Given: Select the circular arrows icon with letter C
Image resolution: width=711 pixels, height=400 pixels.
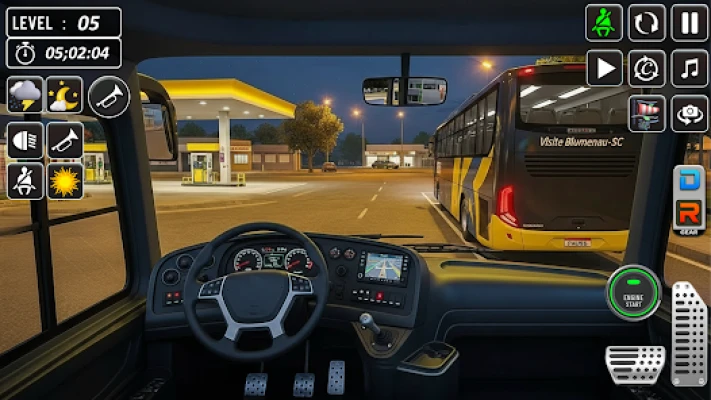Looking at the screenshot, I should (x=647, y=68).
